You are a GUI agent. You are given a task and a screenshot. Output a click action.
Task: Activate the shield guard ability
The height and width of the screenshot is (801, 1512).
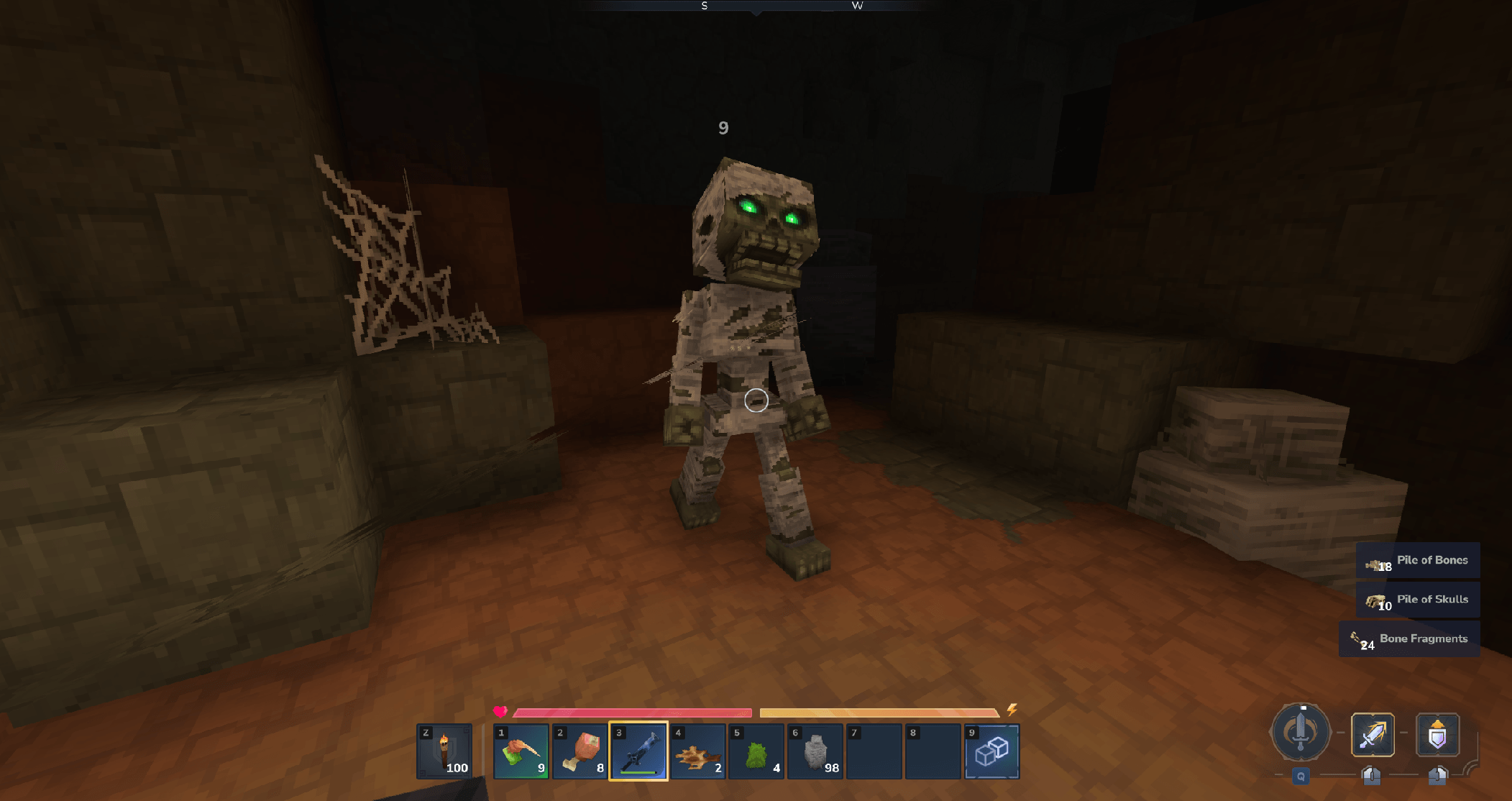[x=1437, y=734]
